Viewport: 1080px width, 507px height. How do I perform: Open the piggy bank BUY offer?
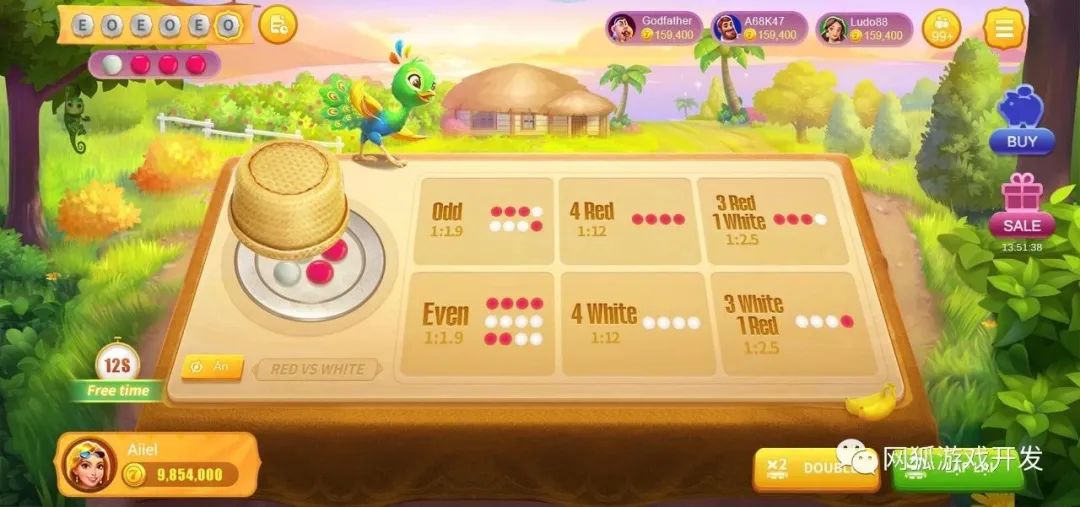pyautogui.click(x=1021, y=120)
